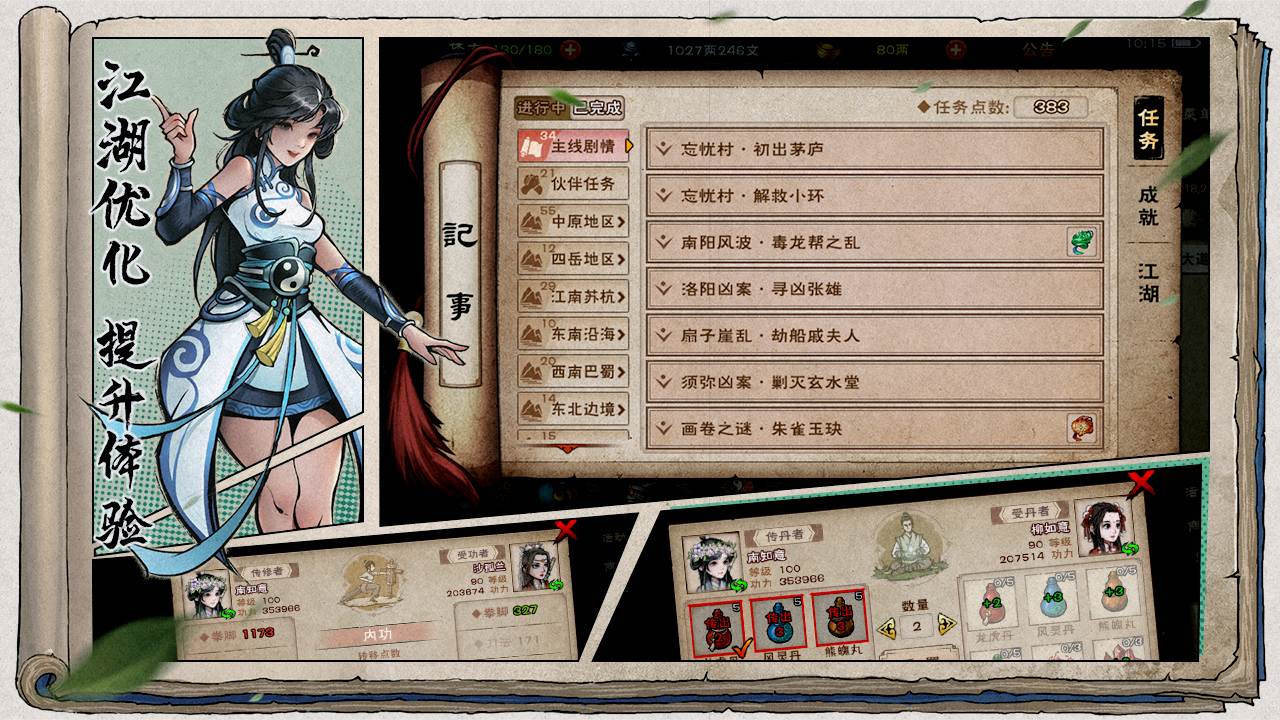
Task: Click the green swap arrows beside 柳如意
Action: tap(1131, 549)
